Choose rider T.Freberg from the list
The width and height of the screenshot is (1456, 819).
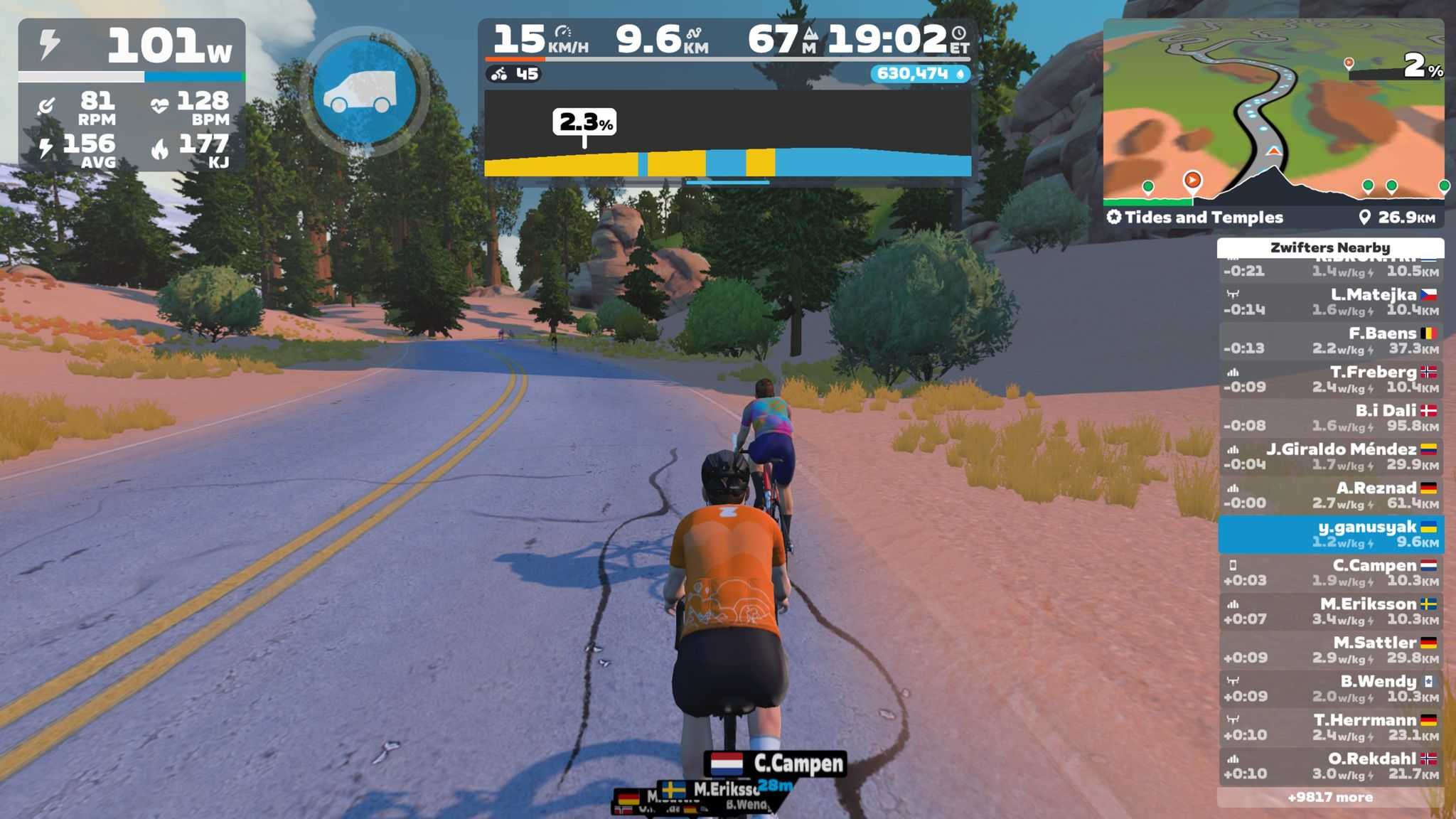pos(1330,379)
